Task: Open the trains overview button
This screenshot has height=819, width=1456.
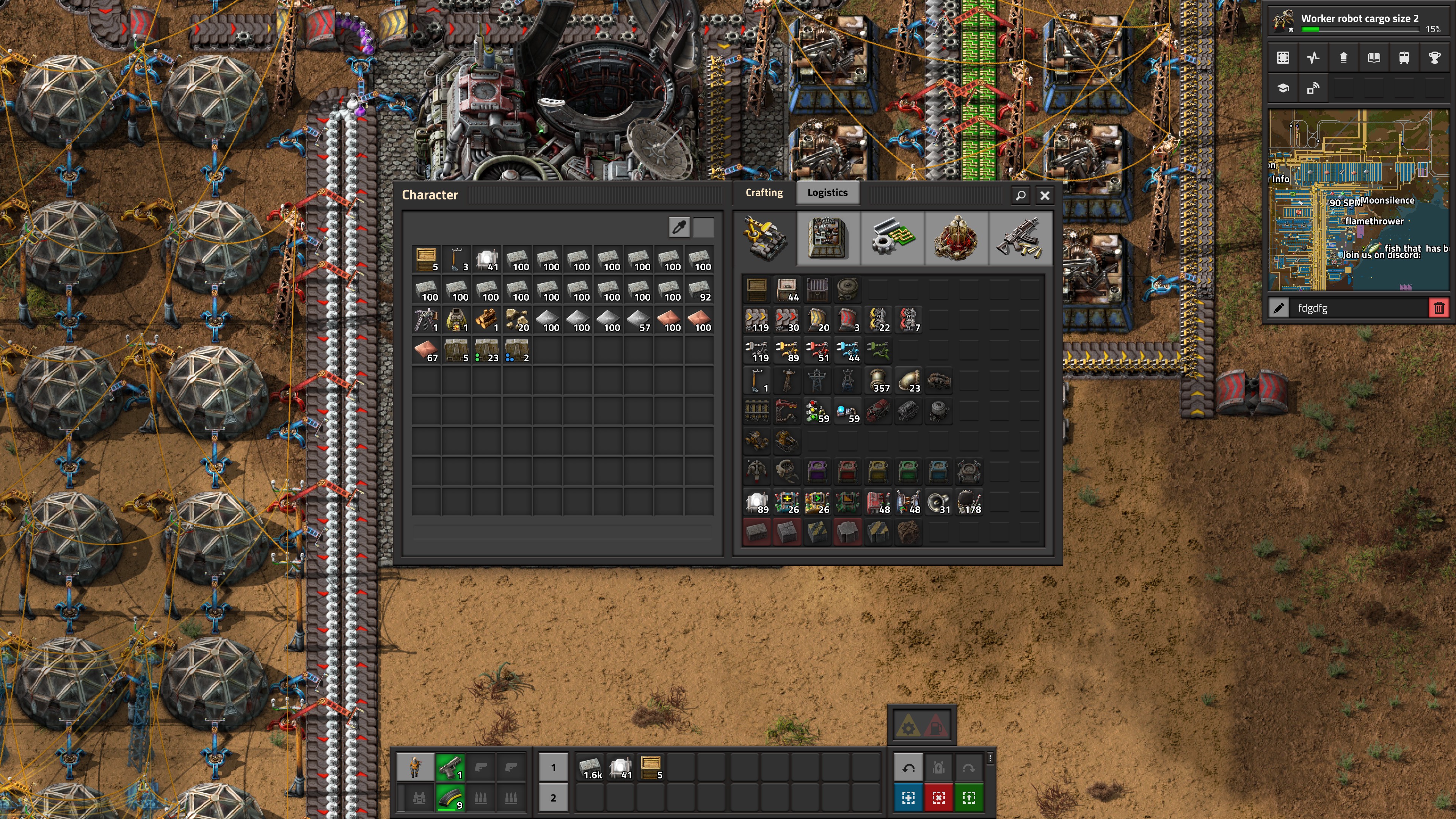Action: [1403, 58]
